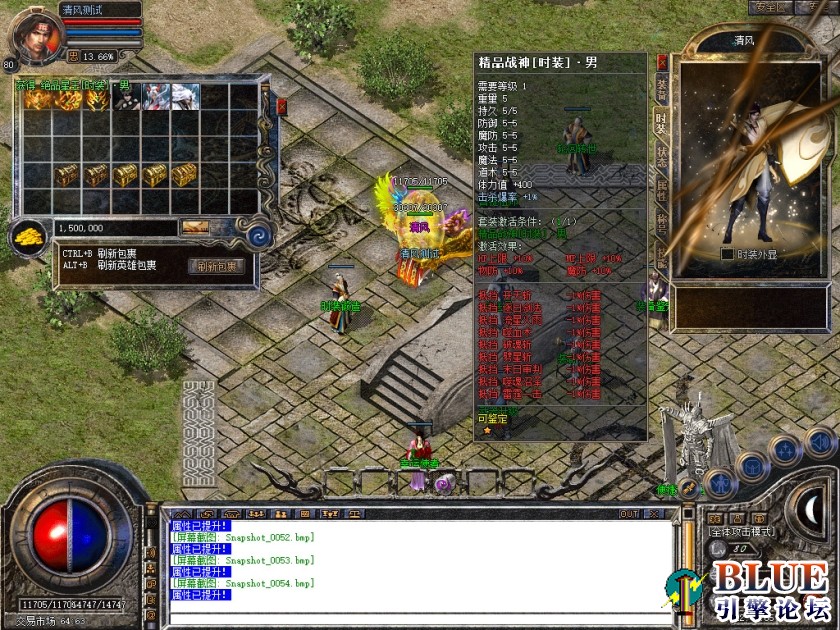Image resolution: width=840 pixels, height=630 pixels.
Task: Close the character equipment panel
Action: [x=661, y=61]
